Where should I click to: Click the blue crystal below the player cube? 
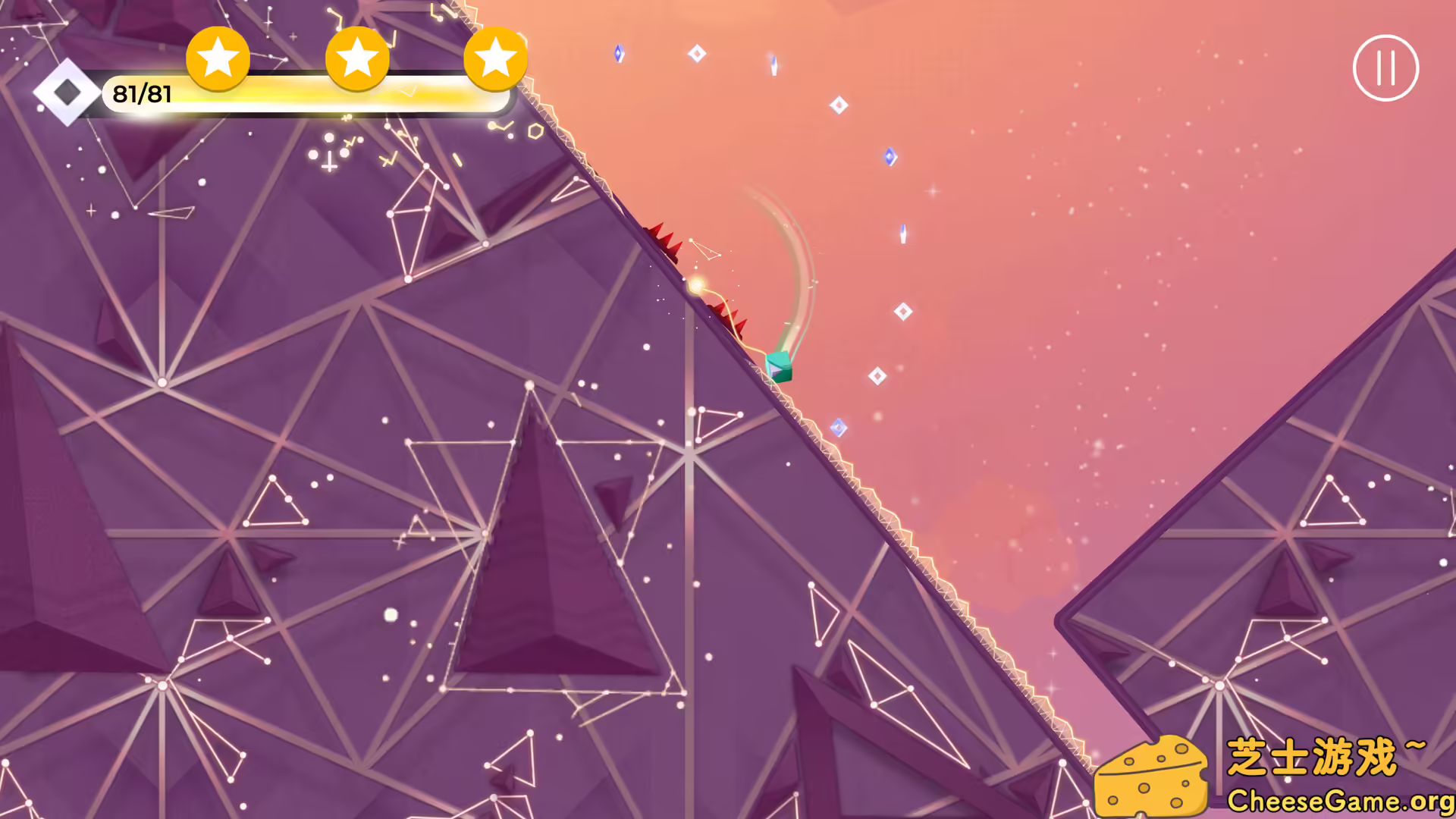tap(840, 427)
